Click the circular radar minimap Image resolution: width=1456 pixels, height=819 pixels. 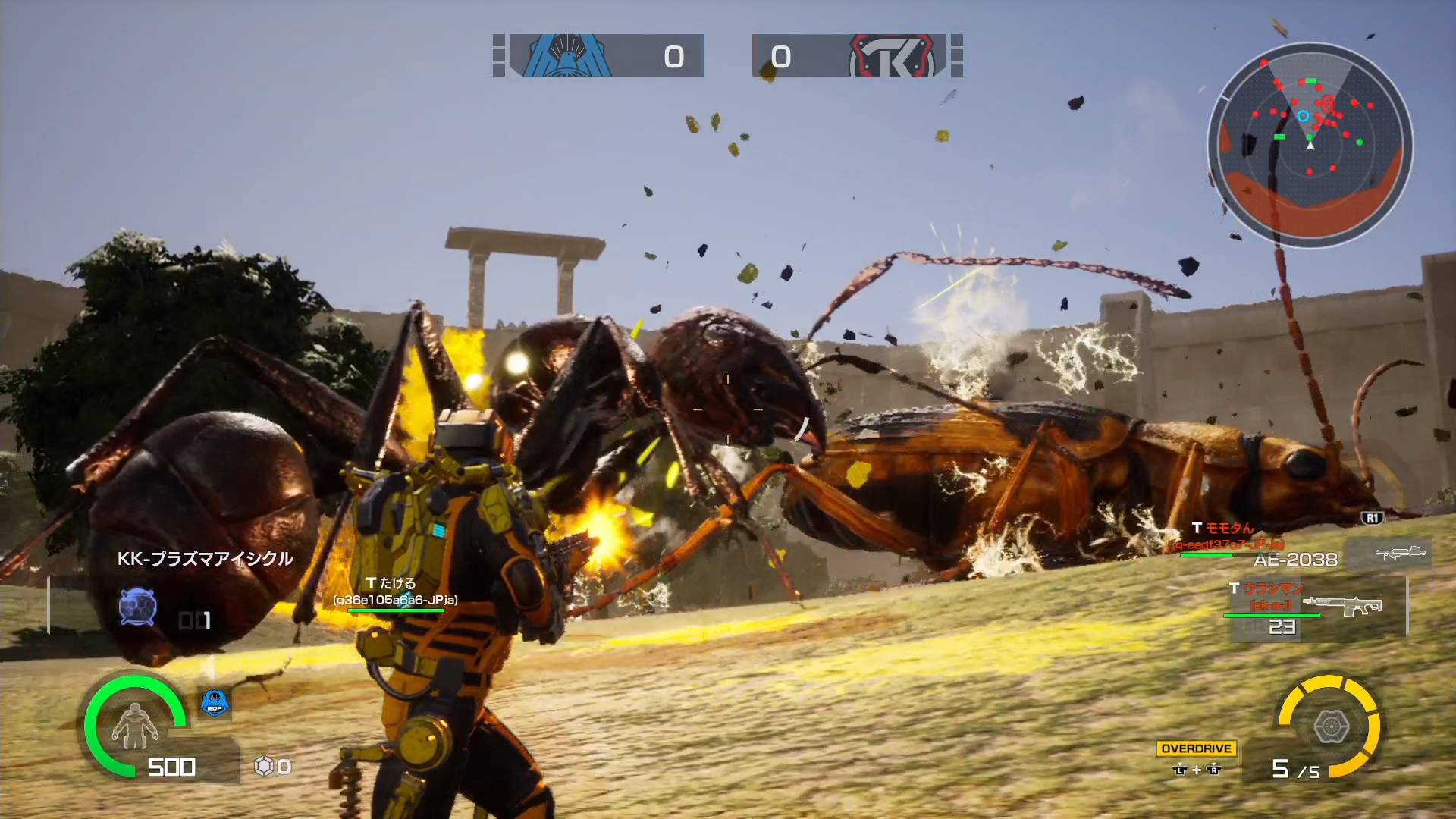(x=1310, y=144)
